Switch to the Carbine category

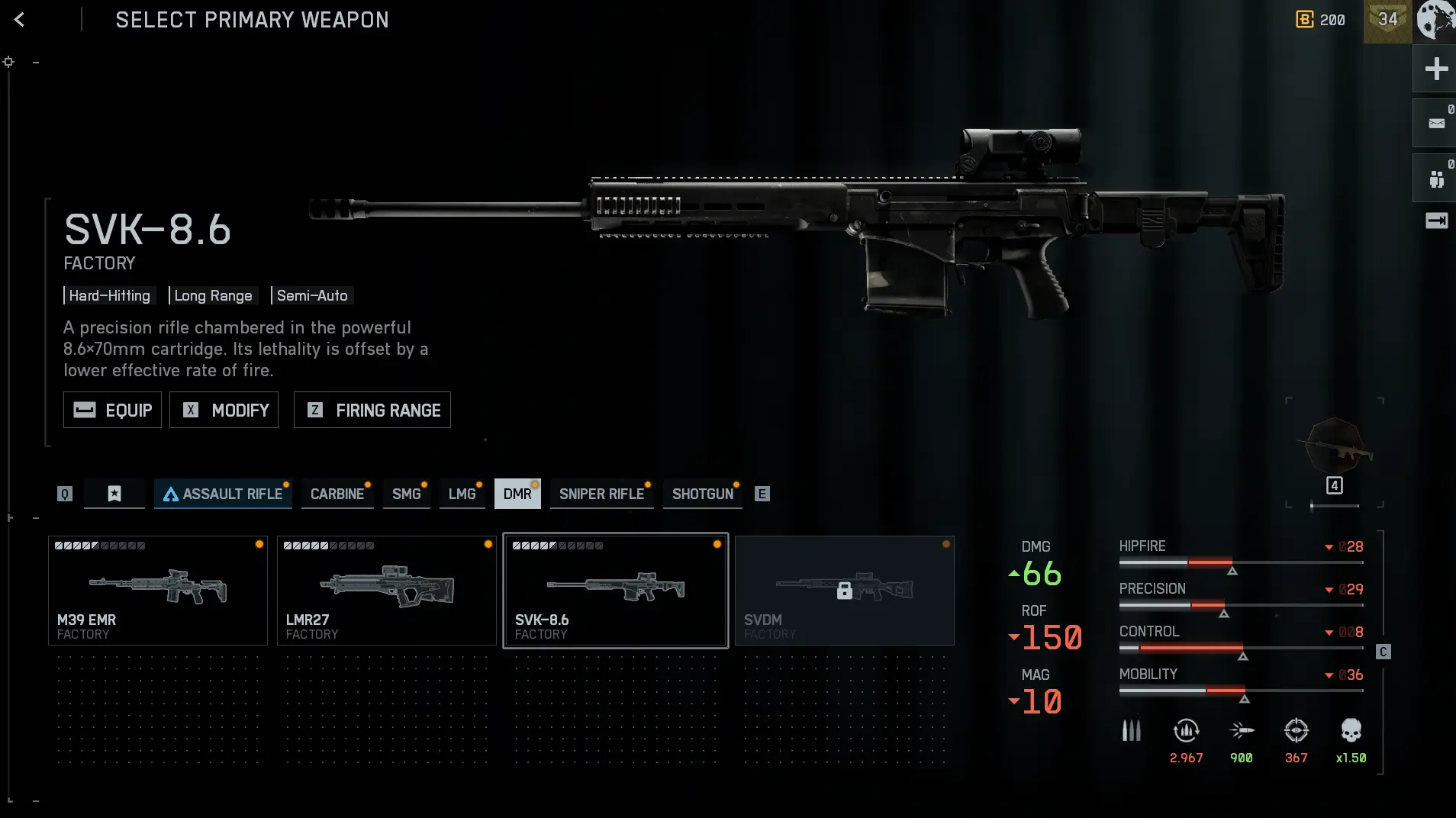click(x=337, y=494)
